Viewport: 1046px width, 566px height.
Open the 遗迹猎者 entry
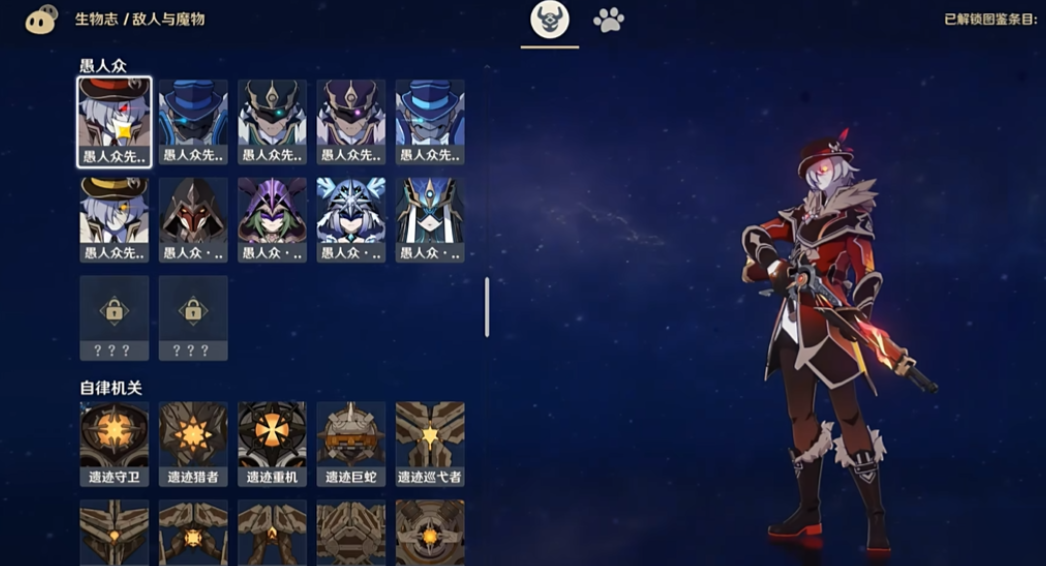[x=193, y=444]
